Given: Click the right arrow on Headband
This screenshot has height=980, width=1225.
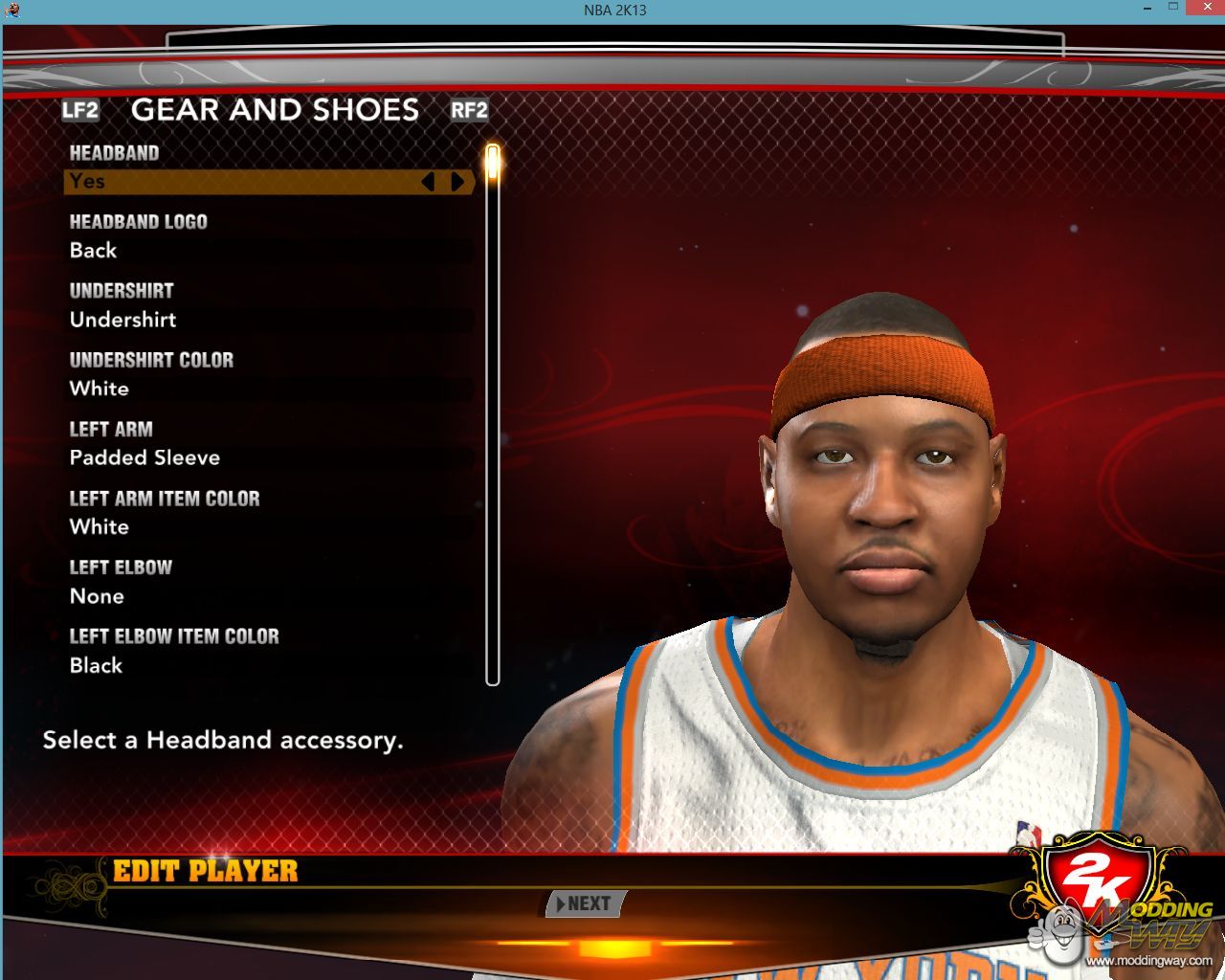Looking at the screenshot, I should [x=457, y=182].
